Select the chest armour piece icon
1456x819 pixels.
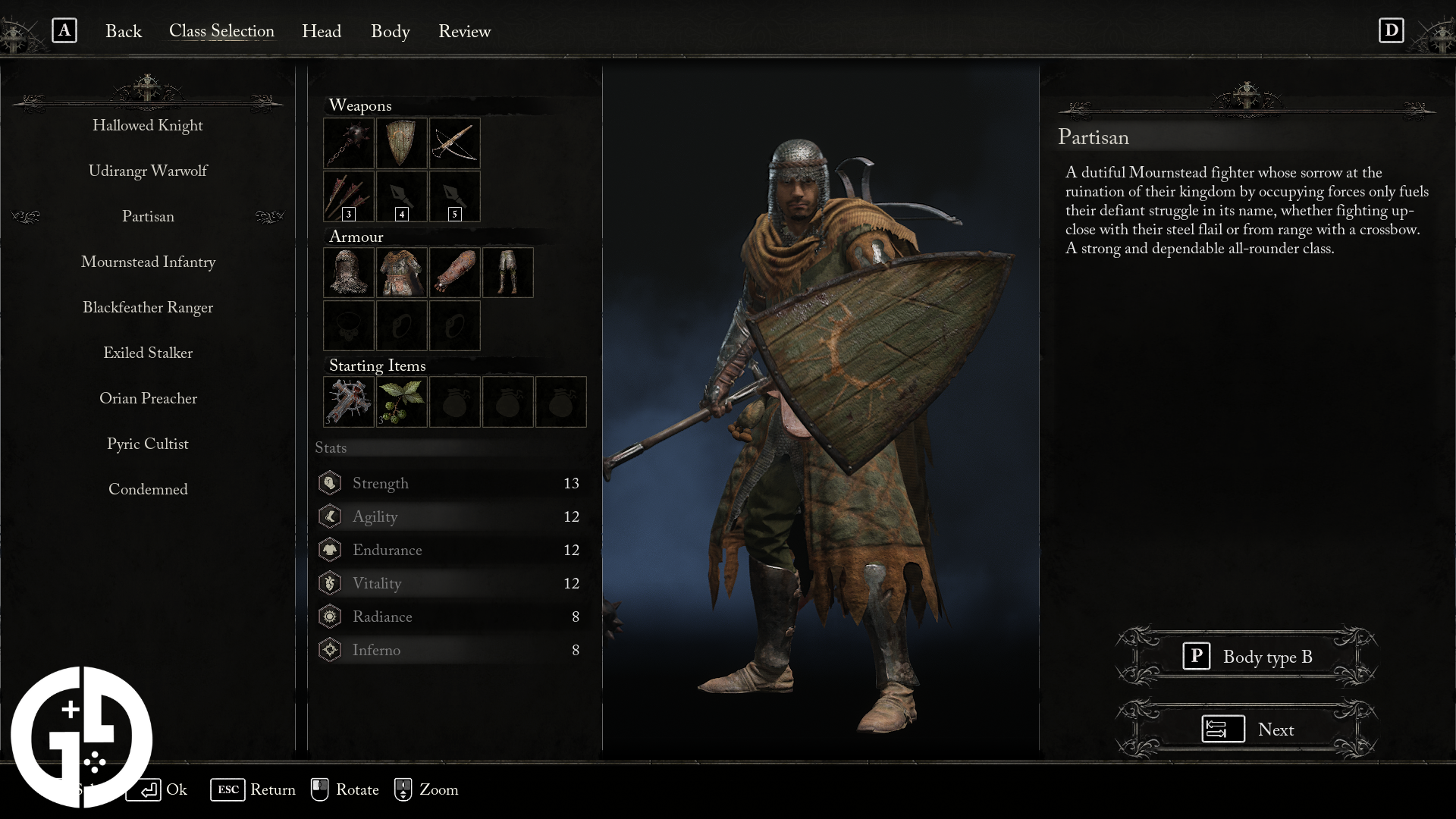coord(401,272)
